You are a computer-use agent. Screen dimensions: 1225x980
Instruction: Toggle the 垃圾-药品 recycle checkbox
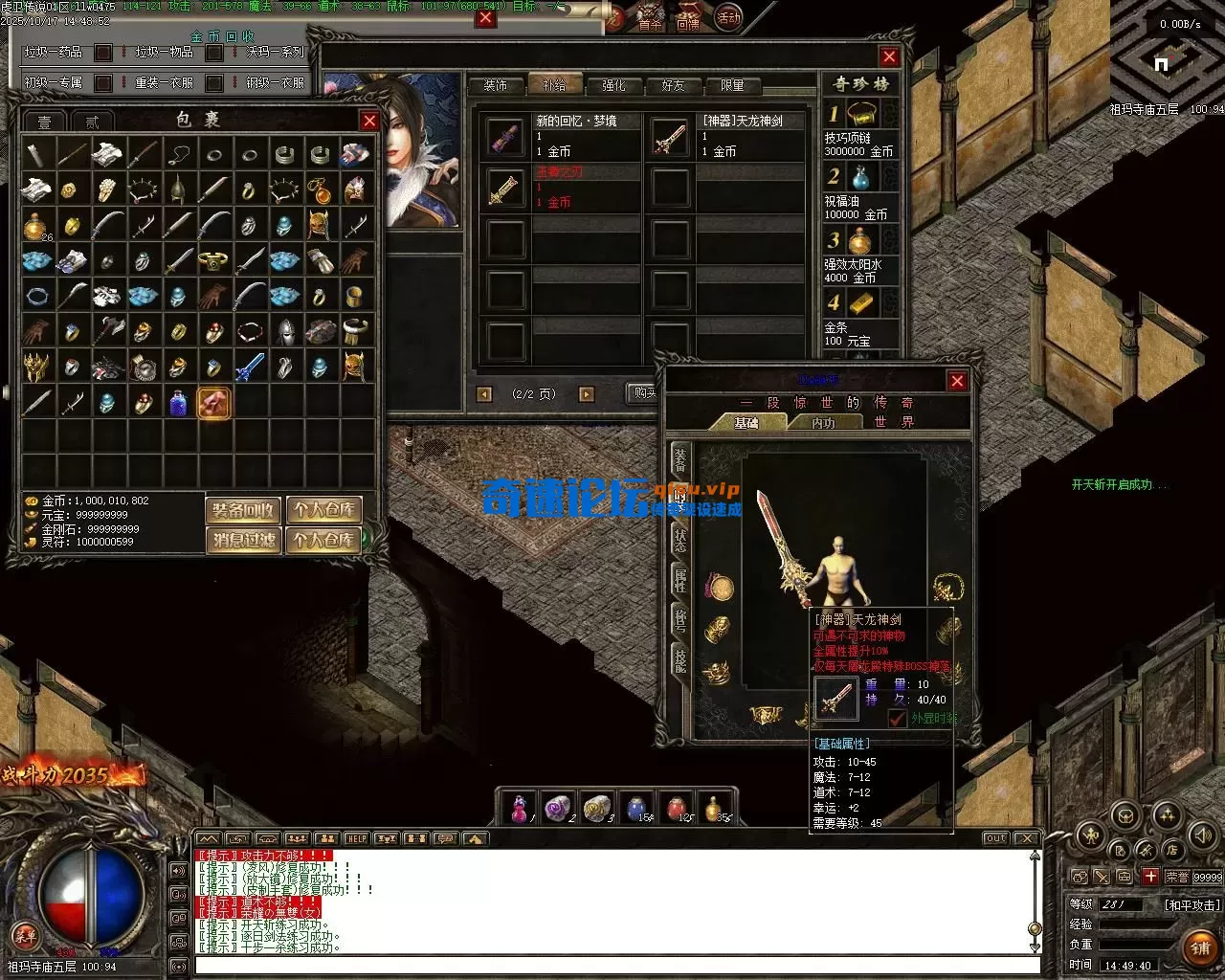(x=103, y=53)
